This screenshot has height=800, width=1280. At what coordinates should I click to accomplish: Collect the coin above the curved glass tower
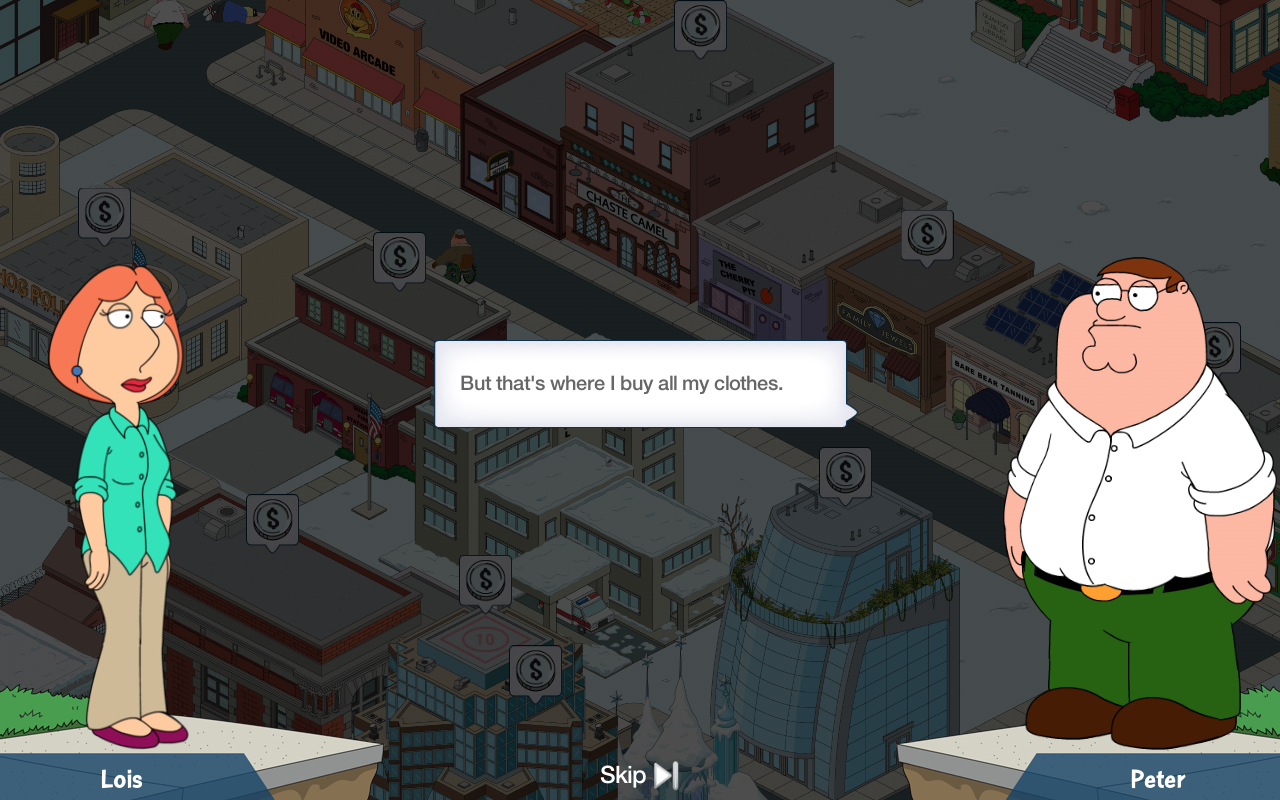point(845,472)
